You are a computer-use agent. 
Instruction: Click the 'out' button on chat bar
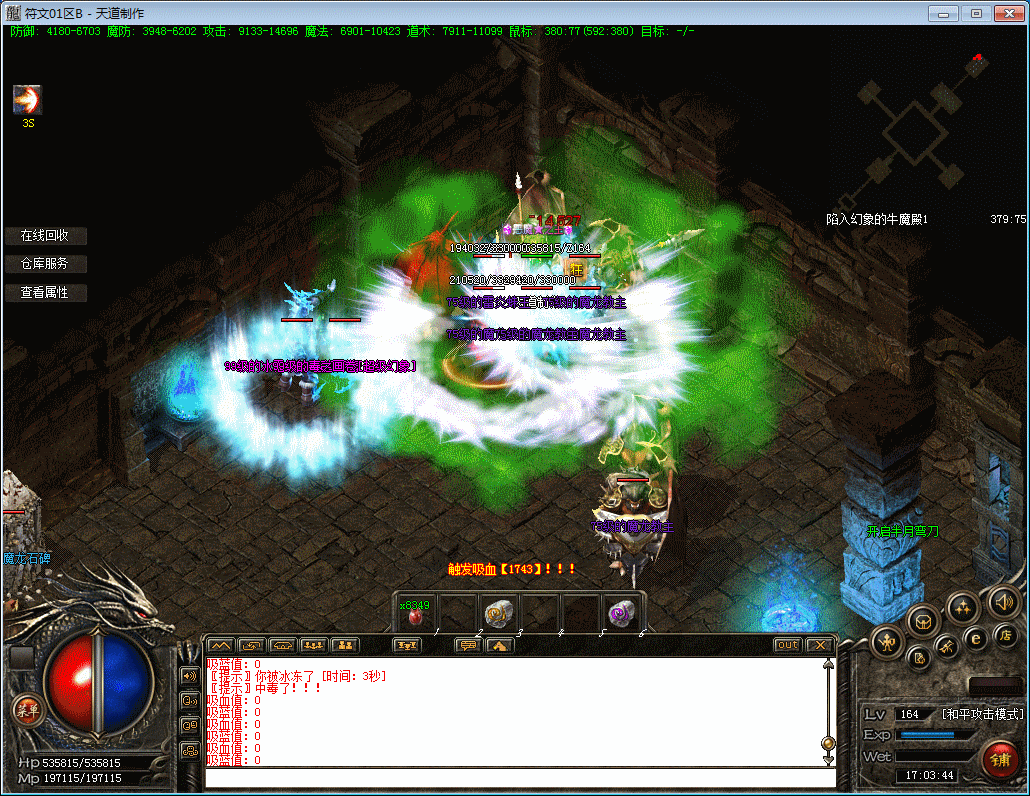point(788,645)
